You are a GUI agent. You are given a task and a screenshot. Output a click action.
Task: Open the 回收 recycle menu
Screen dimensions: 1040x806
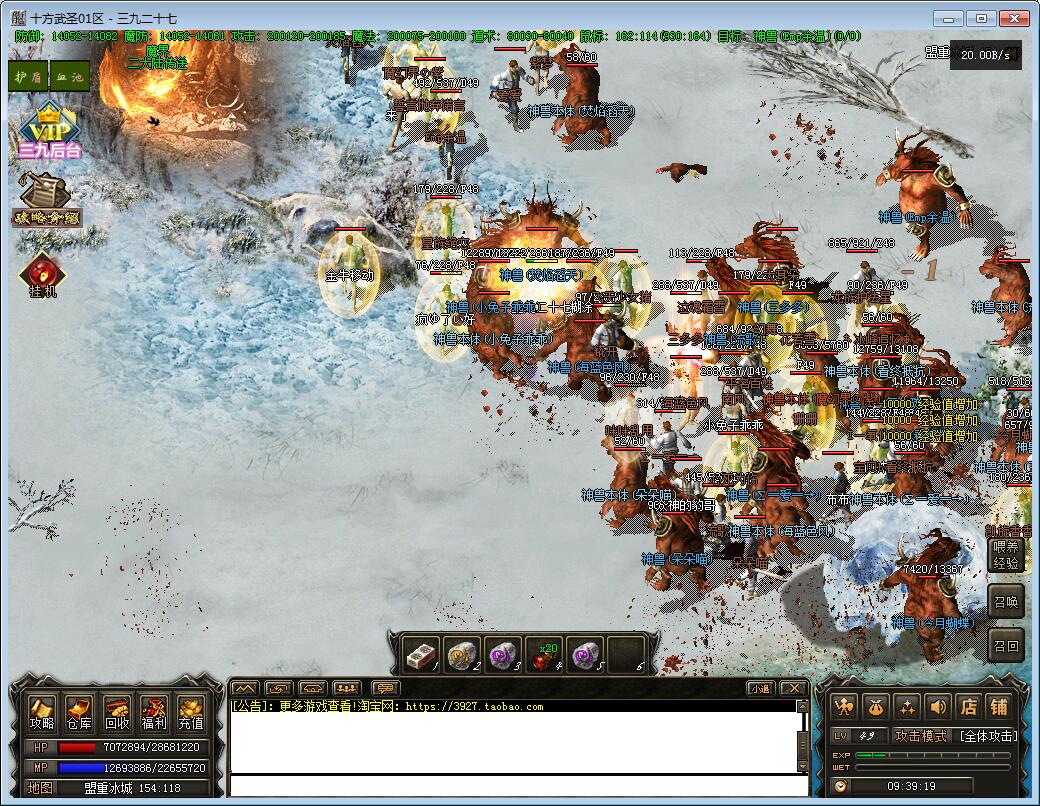tap(117, 714)
